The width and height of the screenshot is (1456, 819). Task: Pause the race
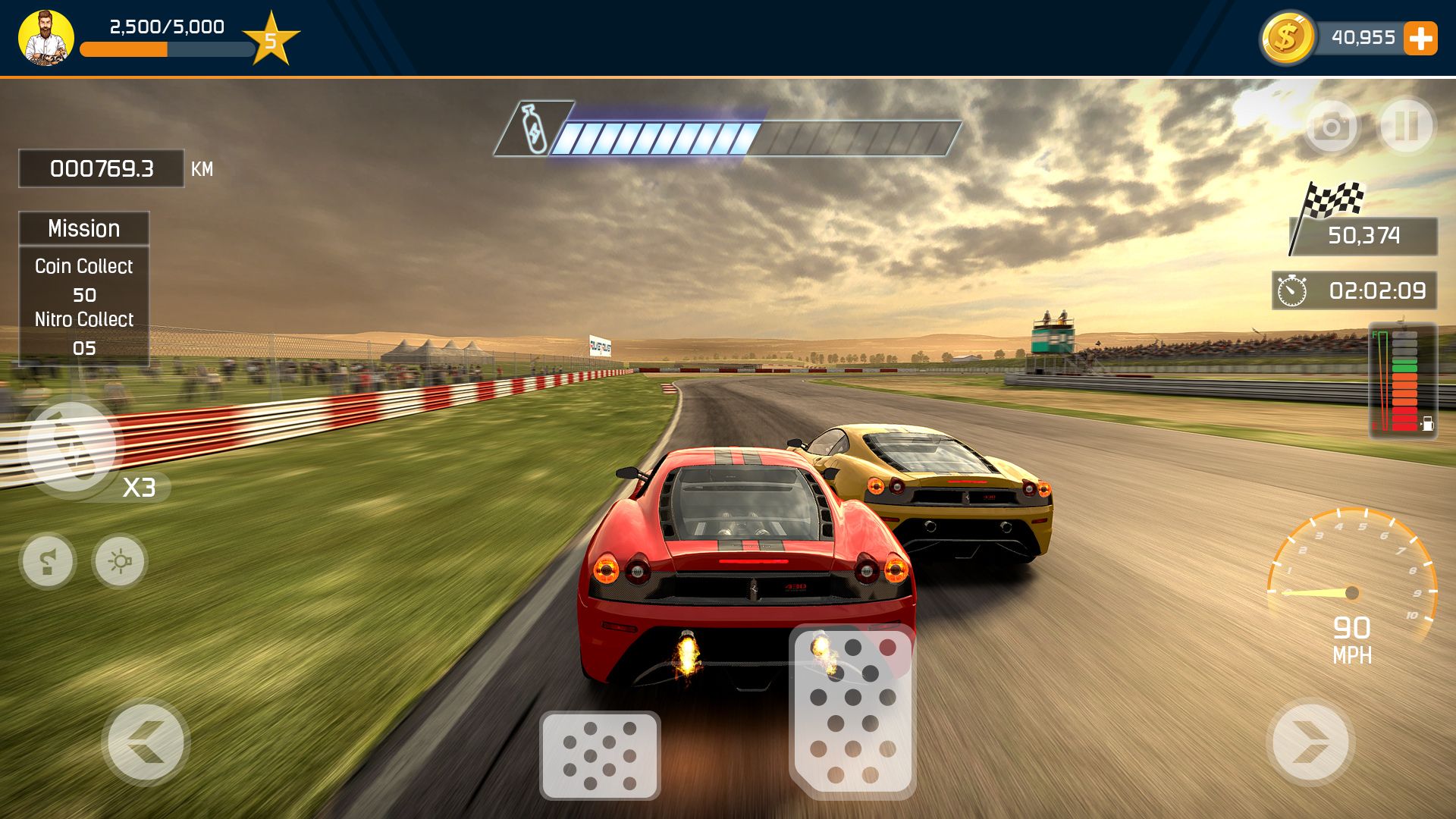click(1407, 126)
